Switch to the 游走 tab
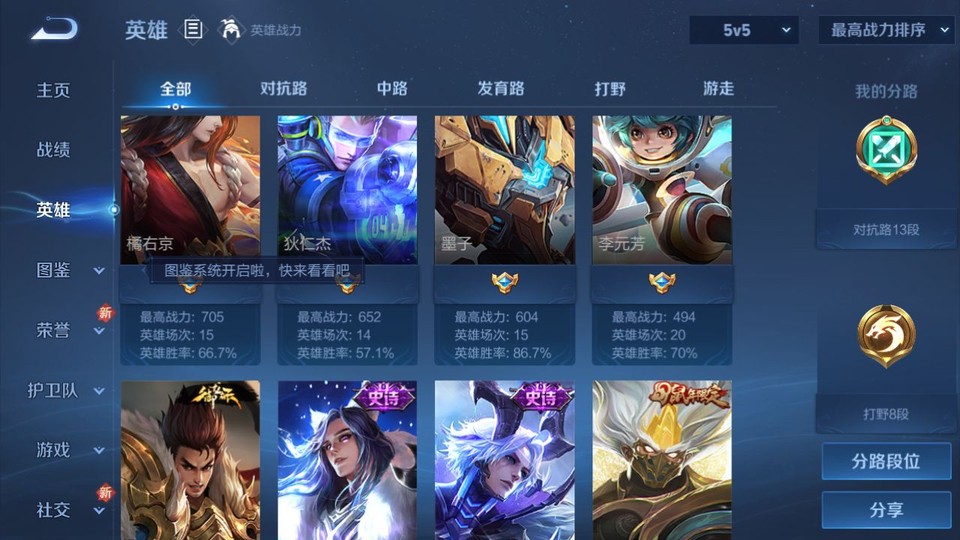 pos(718,88)
